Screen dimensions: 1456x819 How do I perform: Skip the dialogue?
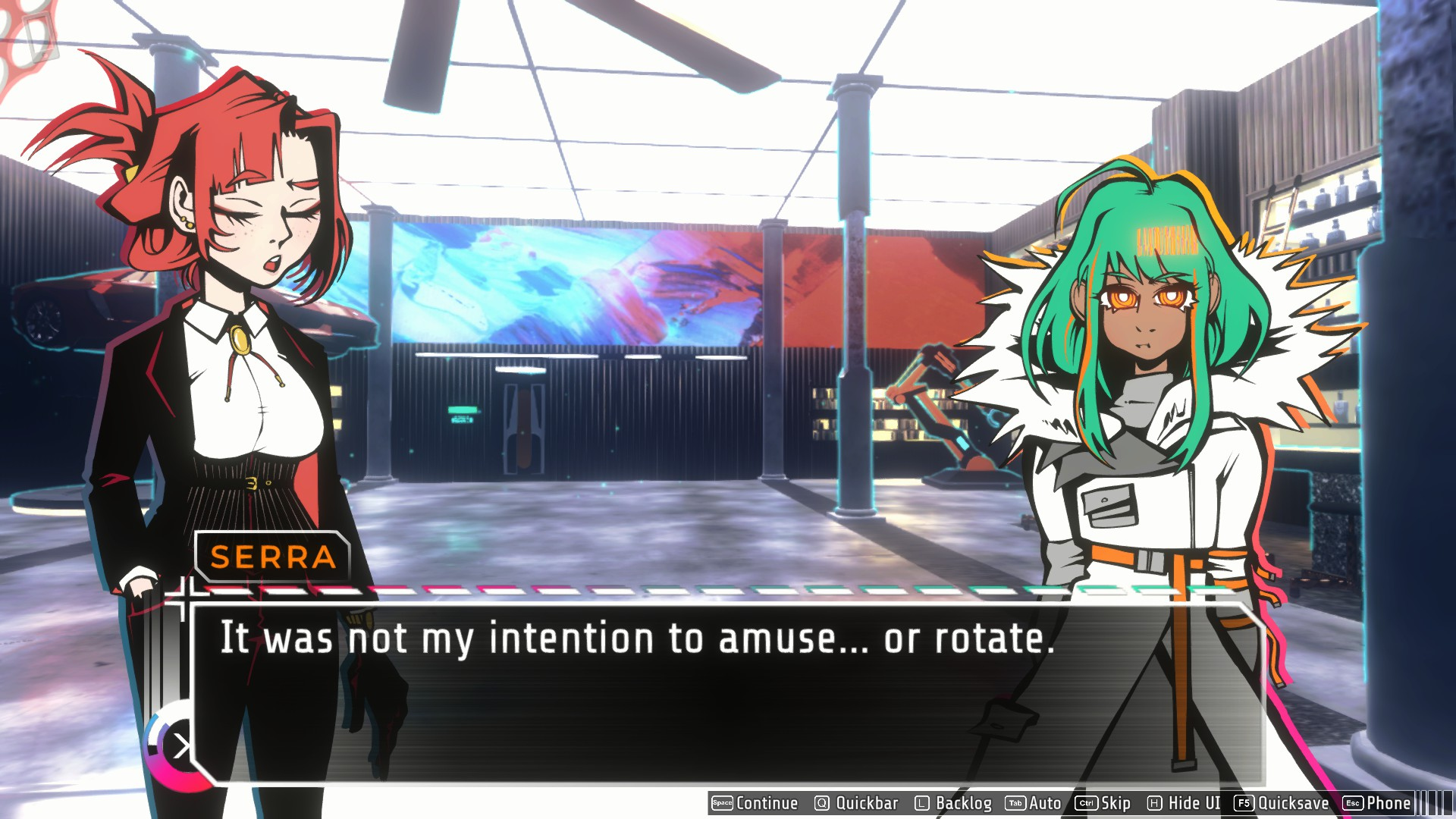click(x=1103, y=803)
